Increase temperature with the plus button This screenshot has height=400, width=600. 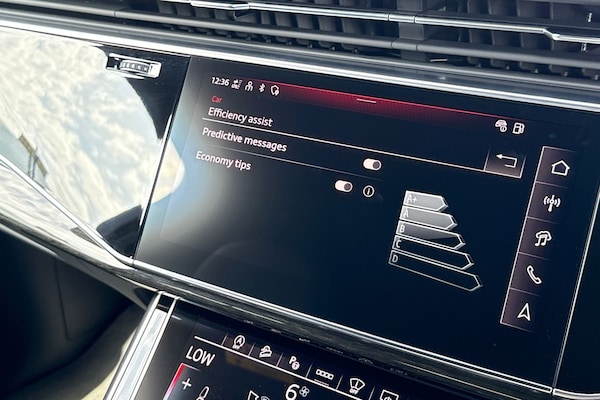(186, 382)
